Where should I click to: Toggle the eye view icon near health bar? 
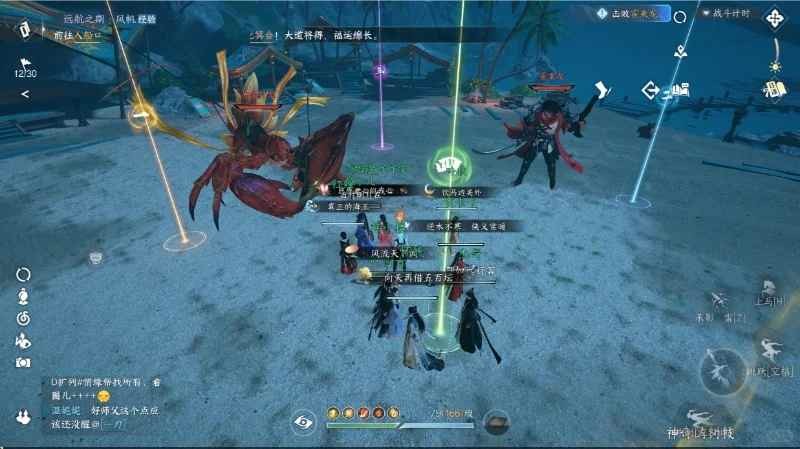304,422
